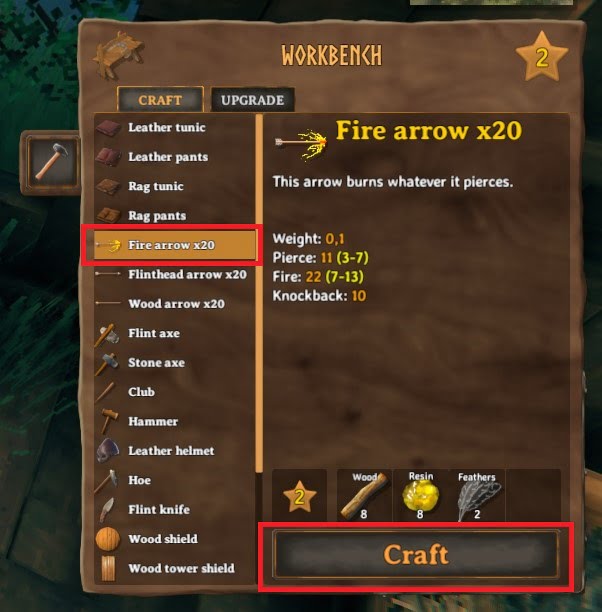602x612 pixels.
Task: Pick the Leather helmet recipe
Action: (x=171, y=451)
